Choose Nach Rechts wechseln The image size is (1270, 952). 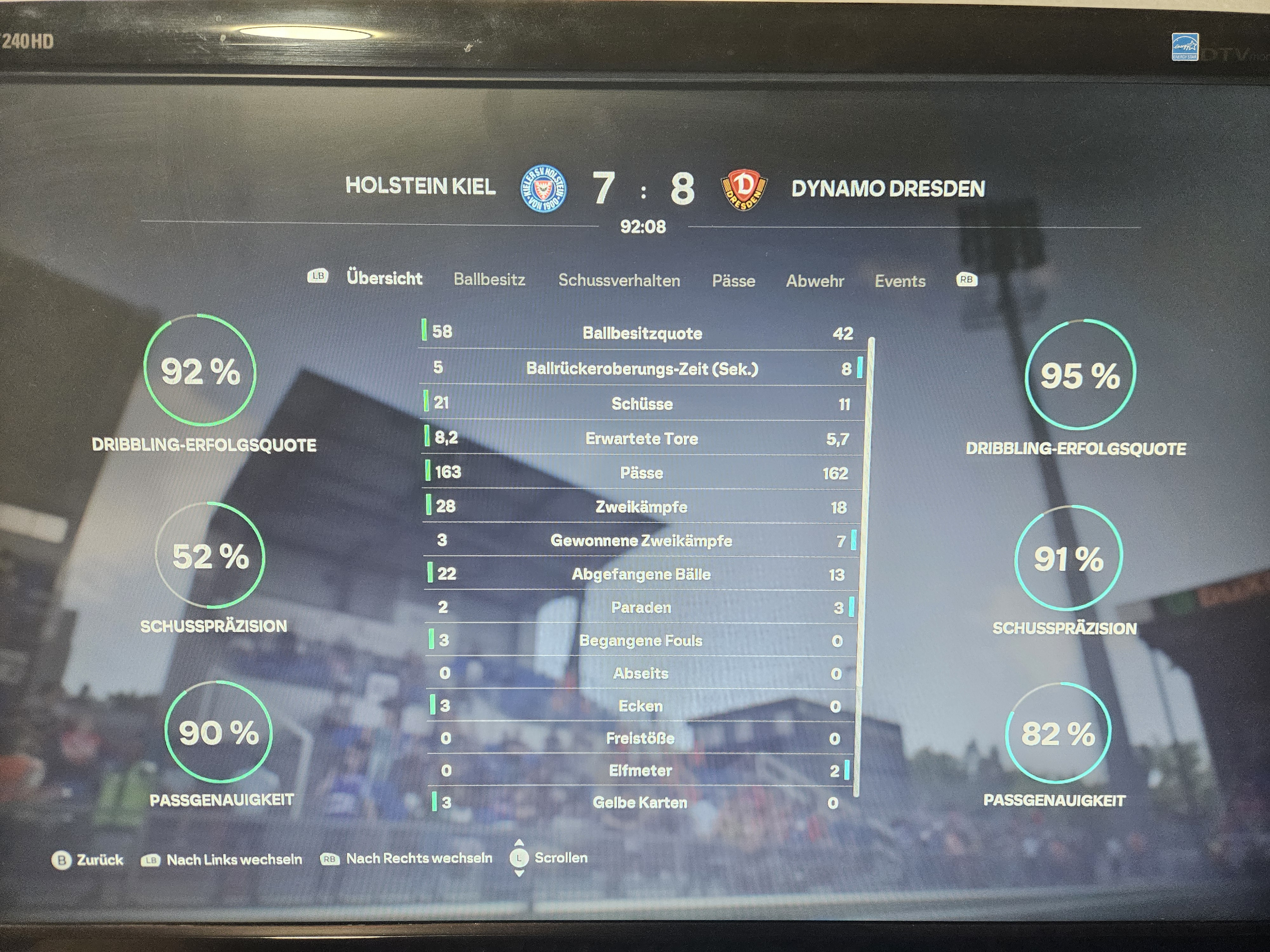coord(406,858)
